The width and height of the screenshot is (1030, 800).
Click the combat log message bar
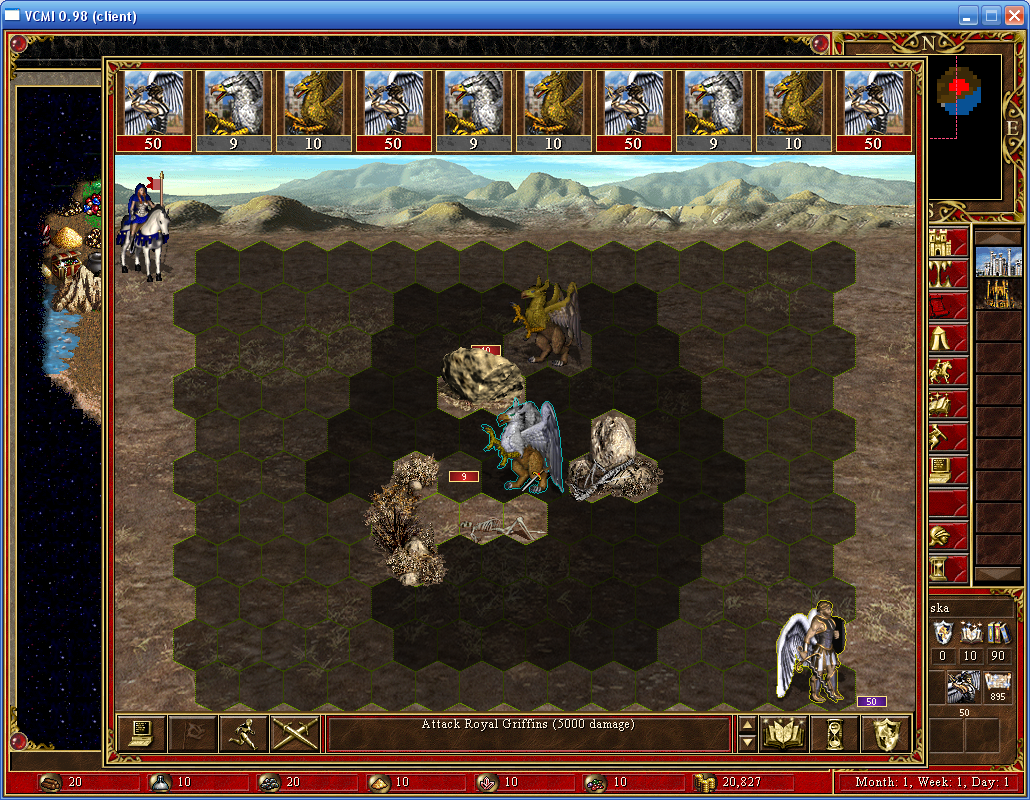click(528, 734)
